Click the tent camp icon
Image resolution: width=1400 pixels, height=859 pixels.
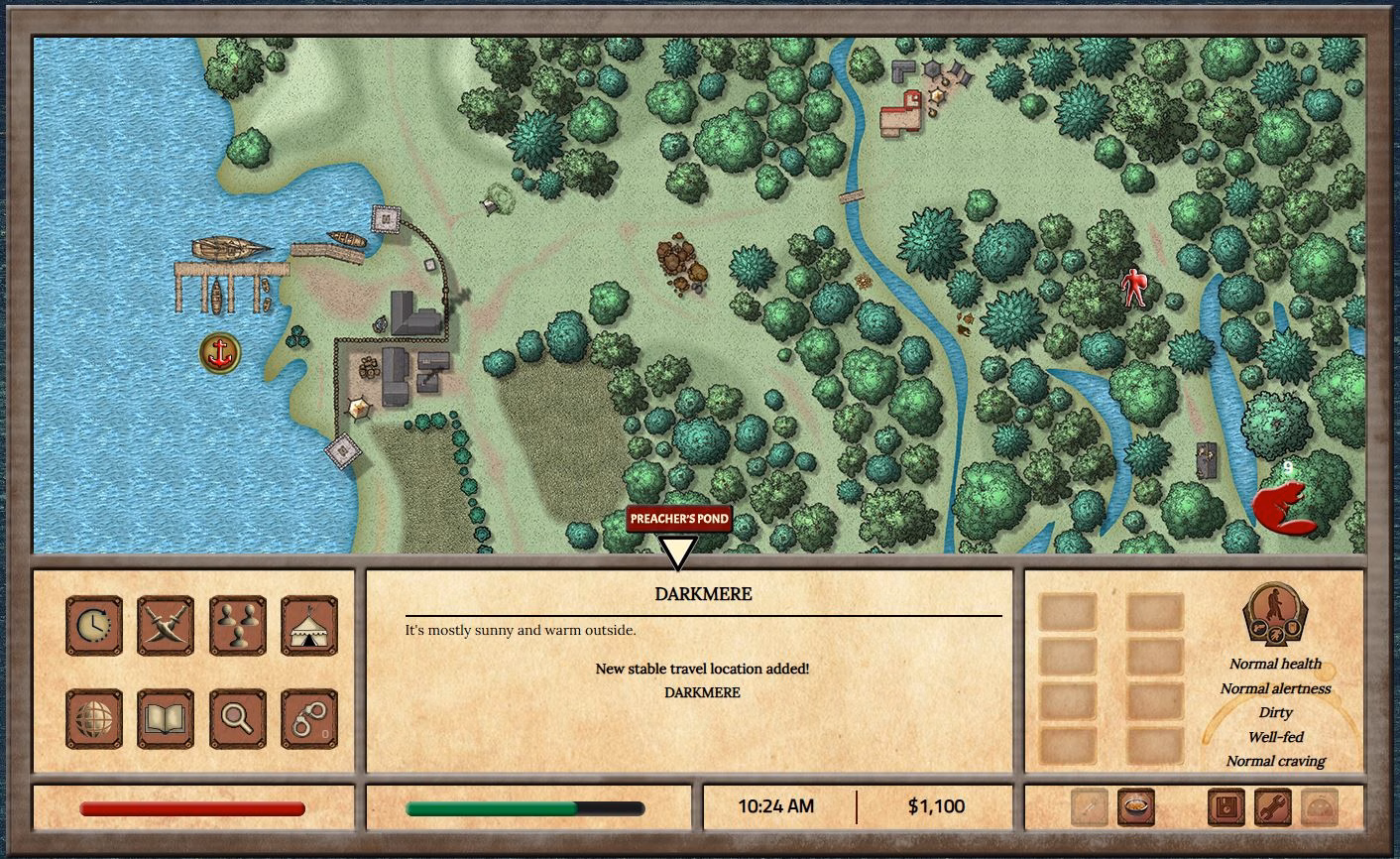pyautogui.click(x=308, y=624)
